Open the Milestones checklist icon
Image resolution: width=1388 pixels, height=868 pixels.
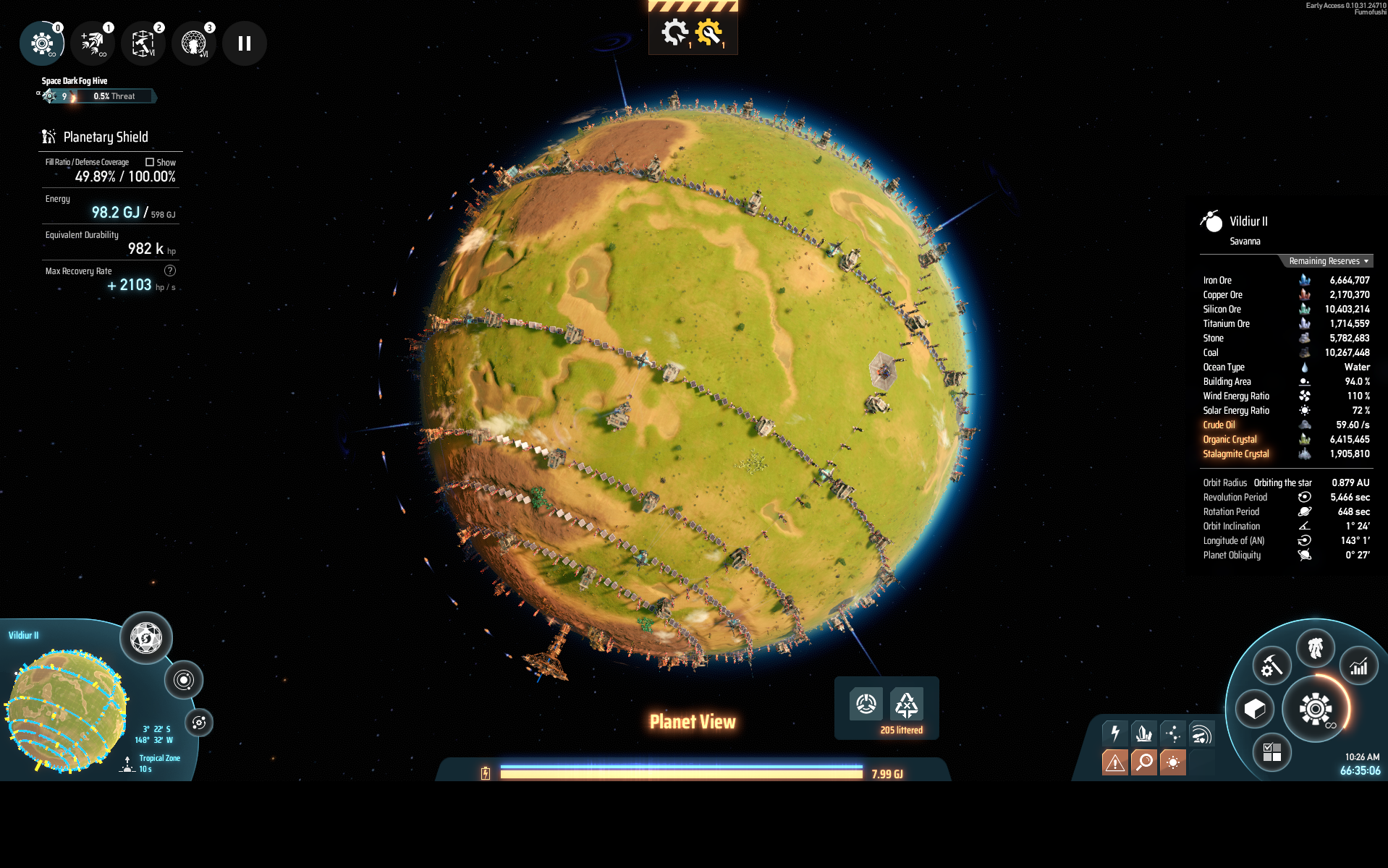pyautogui.click(x=1274, y=753)
